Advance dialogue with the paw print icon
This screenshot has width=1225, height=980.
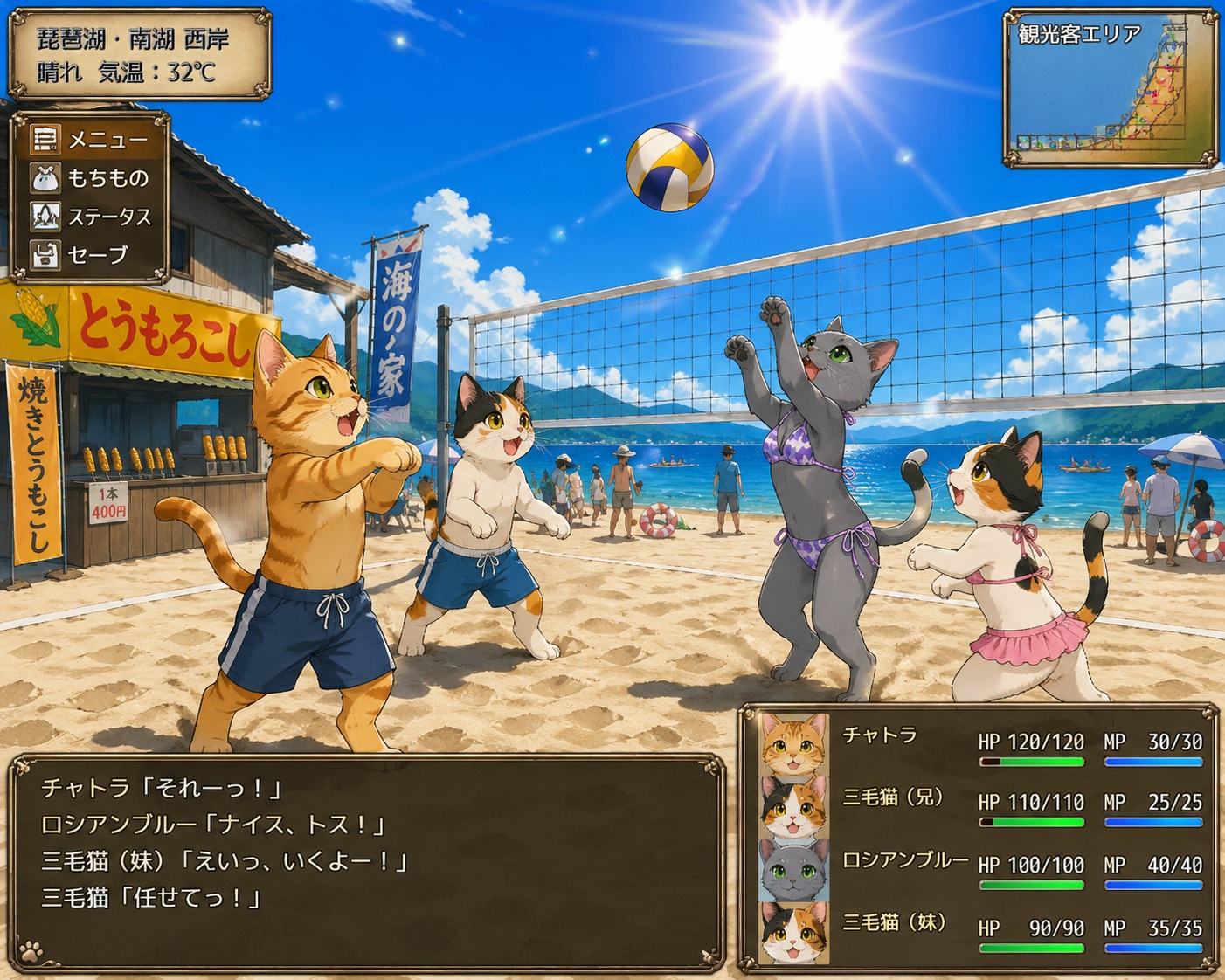(32, 949)
